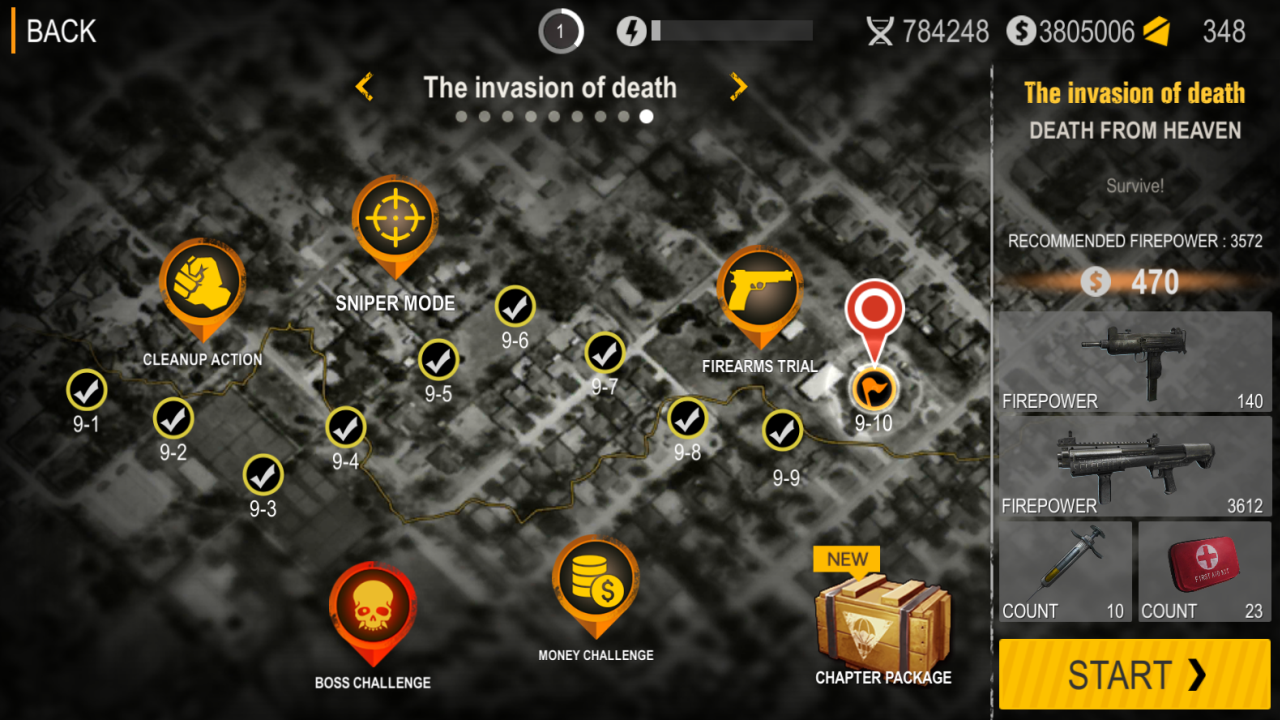This screenshot has width=1280, height=720.
Task: Open The invasion of death chapter title
Action: click(x=550, y=88)
